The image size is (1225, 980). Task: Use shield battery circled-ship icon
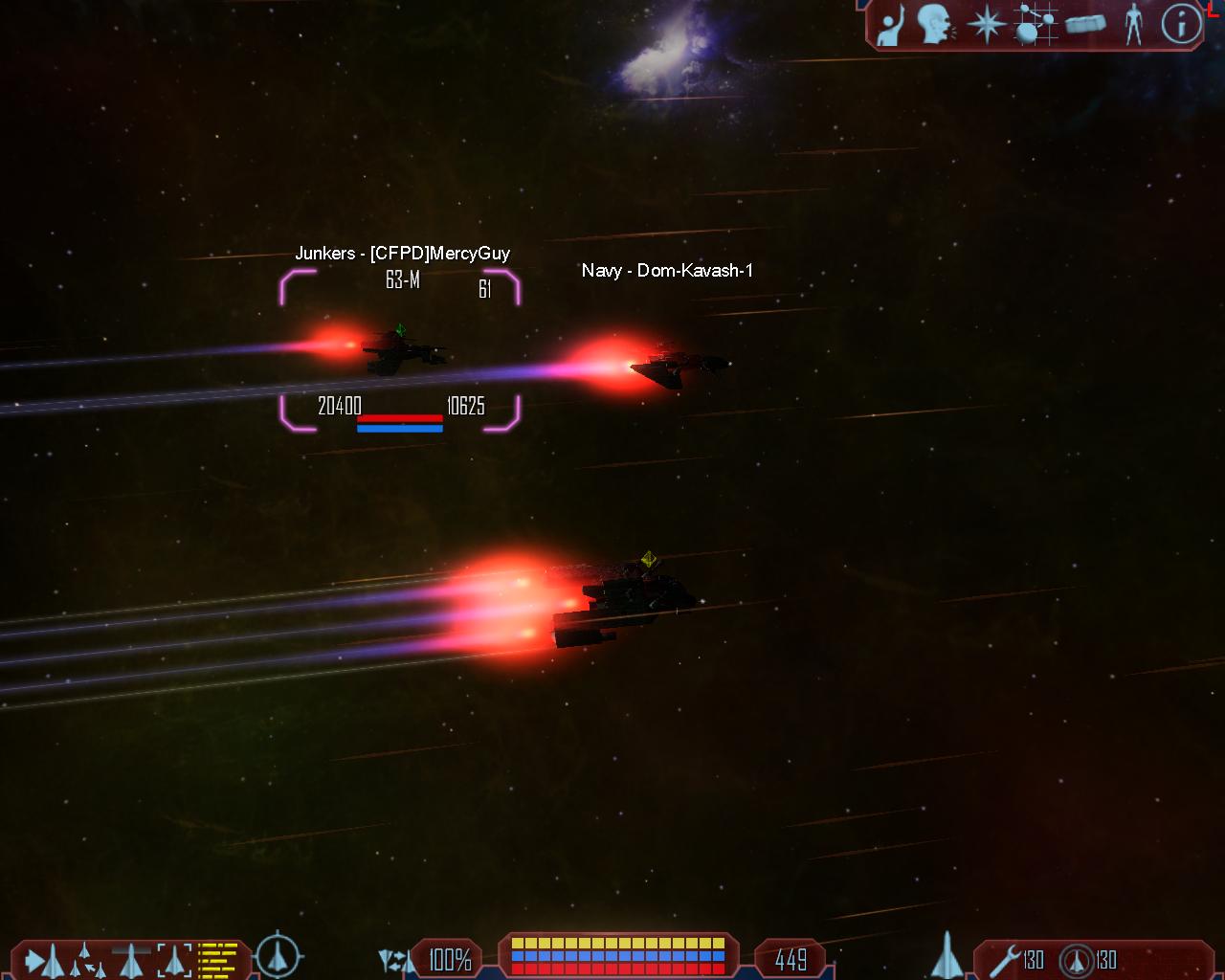click(x=1078, y=960)
